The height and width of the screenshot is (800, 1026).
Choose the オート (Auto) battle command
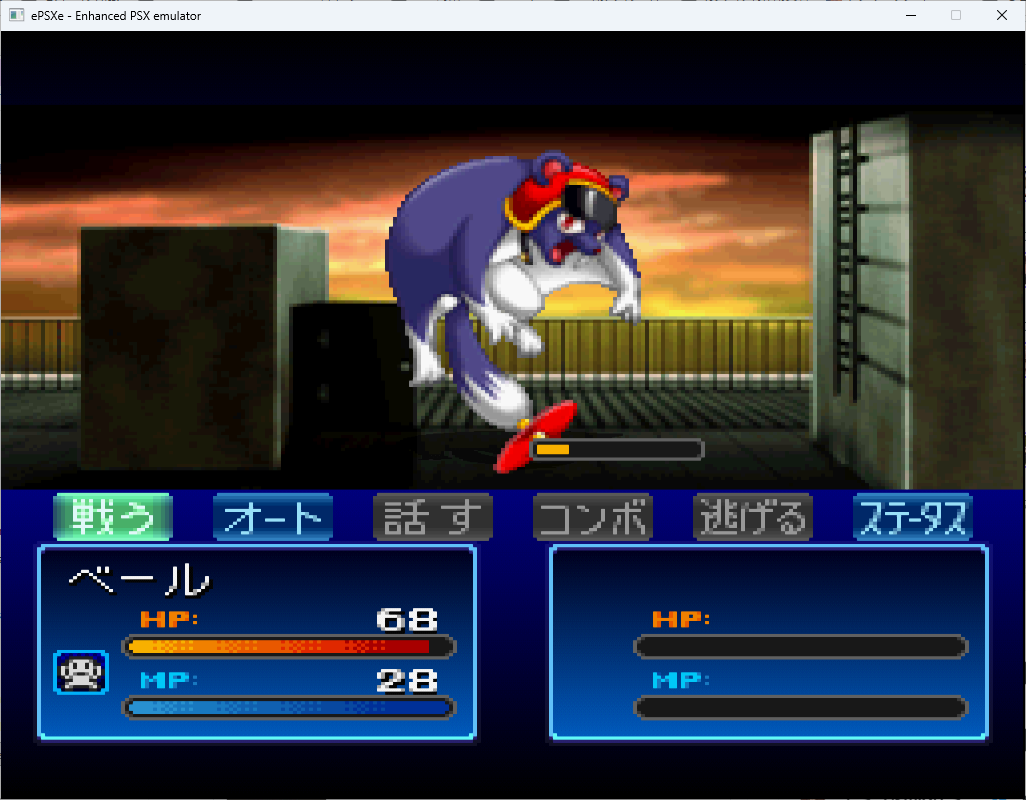(x=272, y=518)
